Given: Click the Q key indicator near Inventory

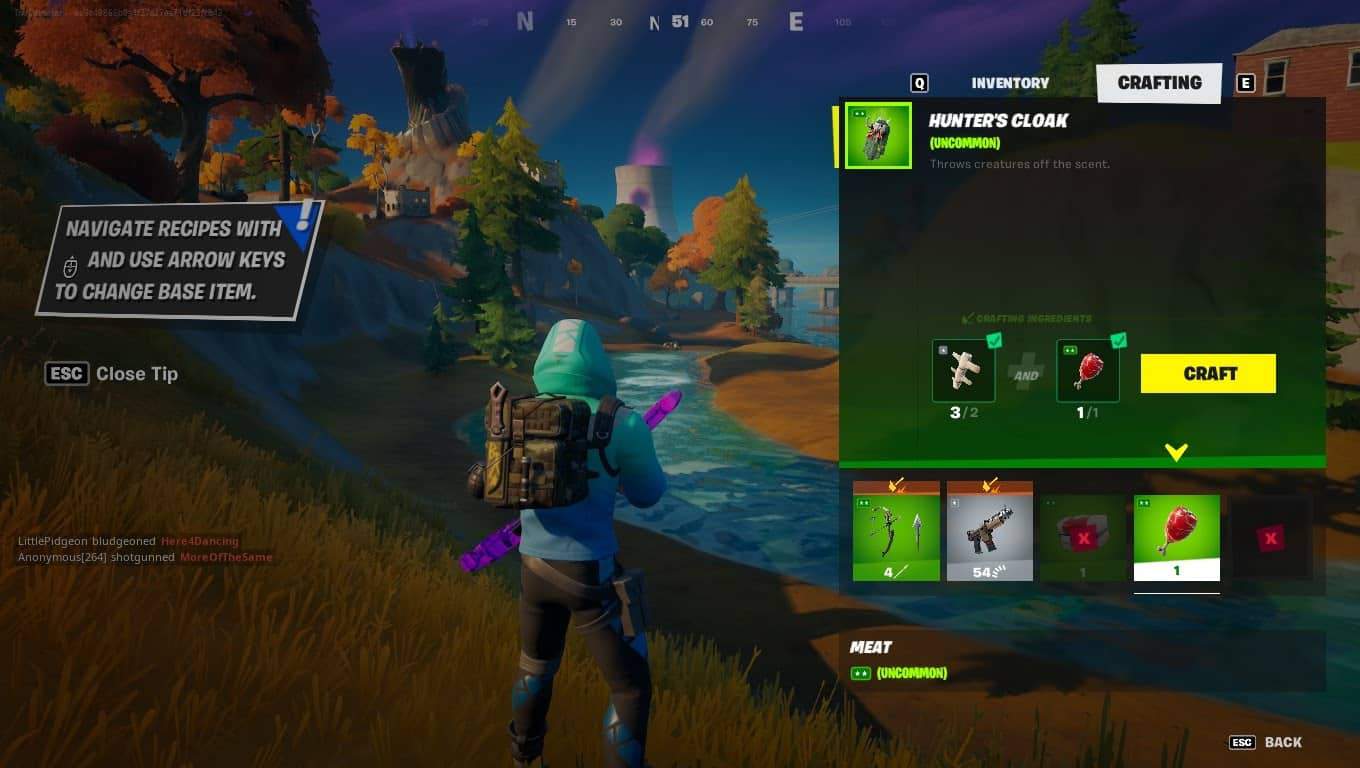Looking at the screenshot, I should pos(918,83).
